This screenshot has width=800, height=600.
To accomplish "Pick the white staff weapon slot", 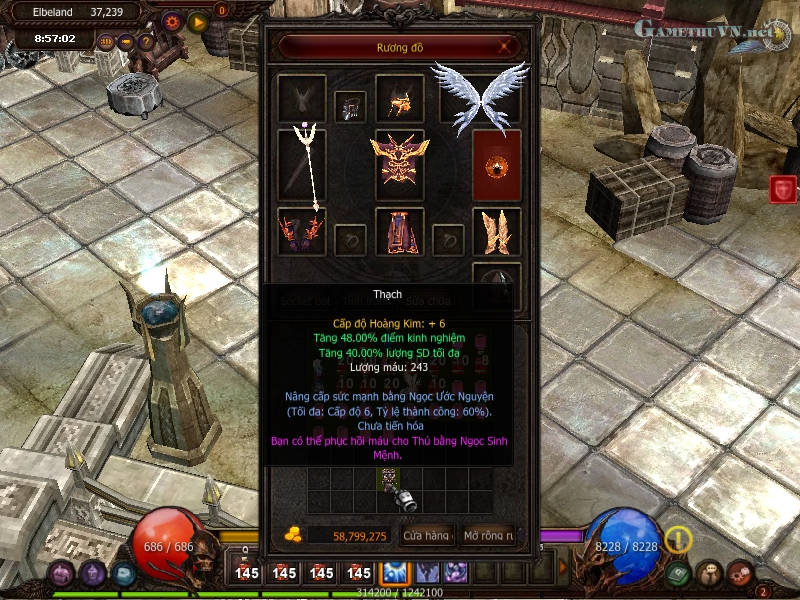I will (302, 165).
